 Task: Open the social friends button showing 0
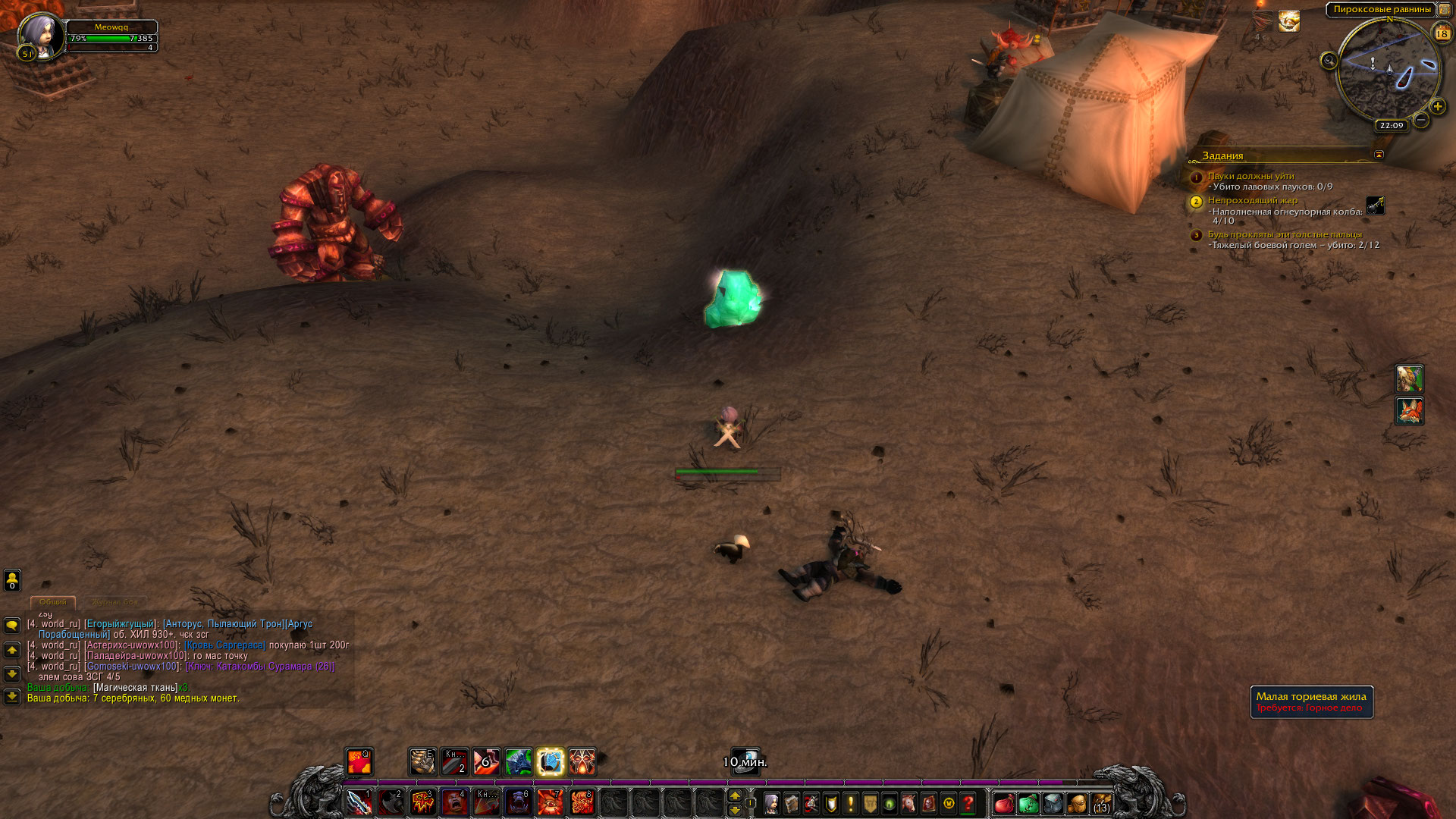pyautogui.click(x=12, y=580)
